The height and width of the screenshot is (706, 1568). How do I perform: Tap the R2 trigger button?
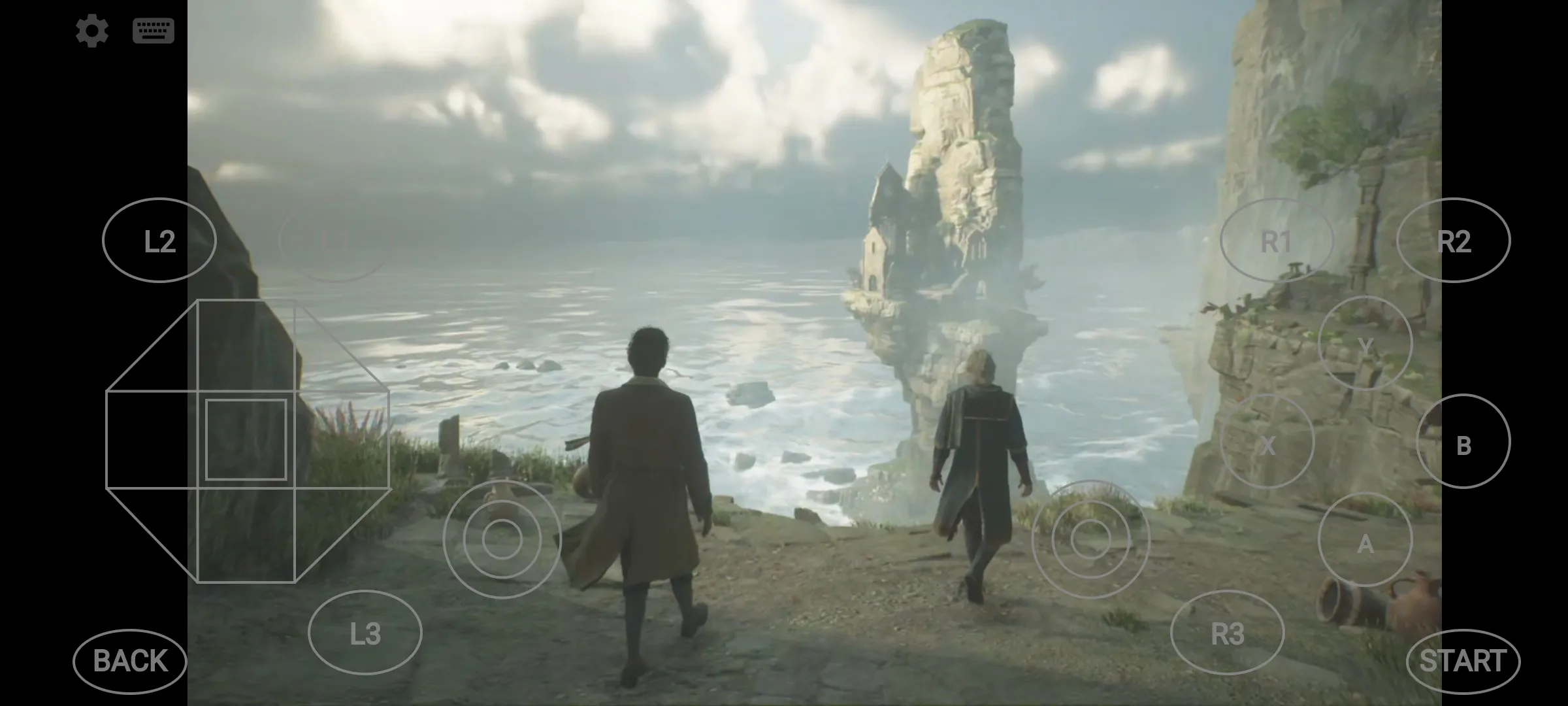click(x=1453, y=241)
